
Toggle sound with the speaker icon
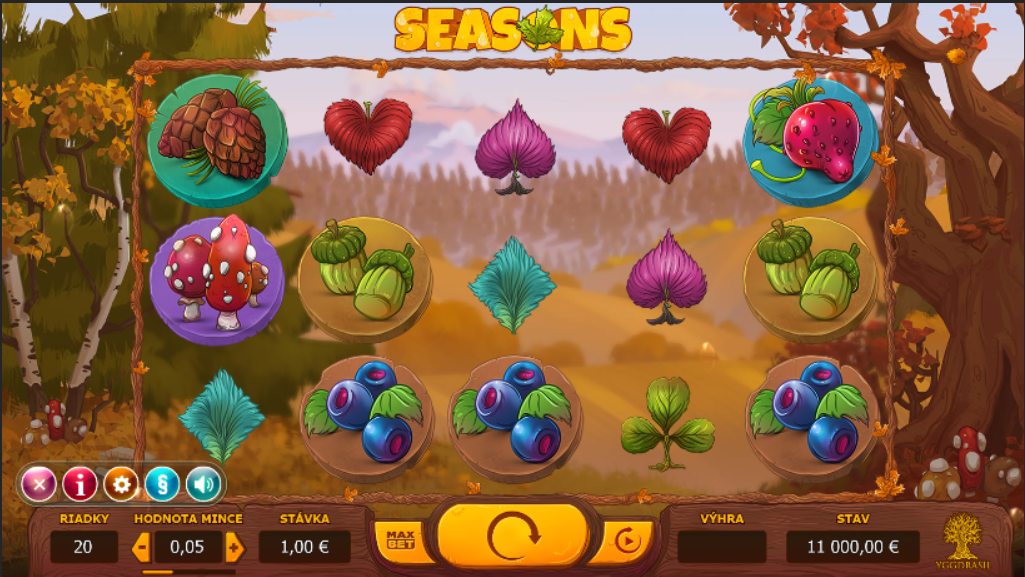(203, 485)
